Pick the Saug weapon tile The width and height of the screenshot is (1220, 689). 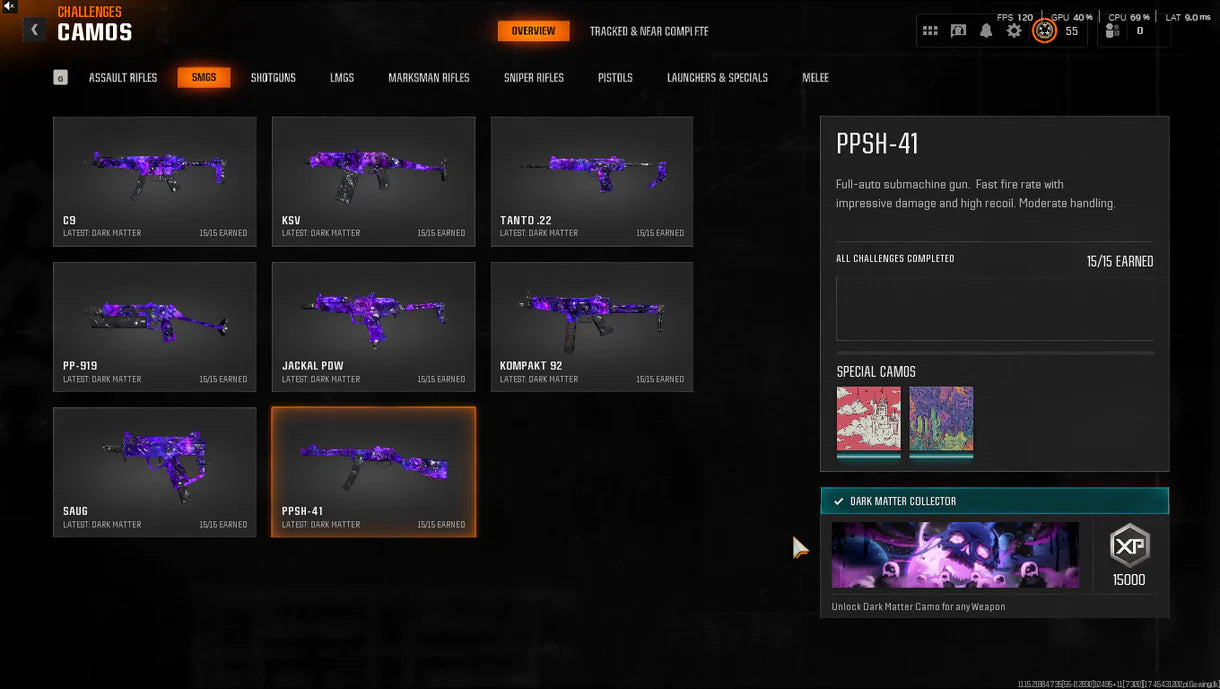tap(155, 471)
